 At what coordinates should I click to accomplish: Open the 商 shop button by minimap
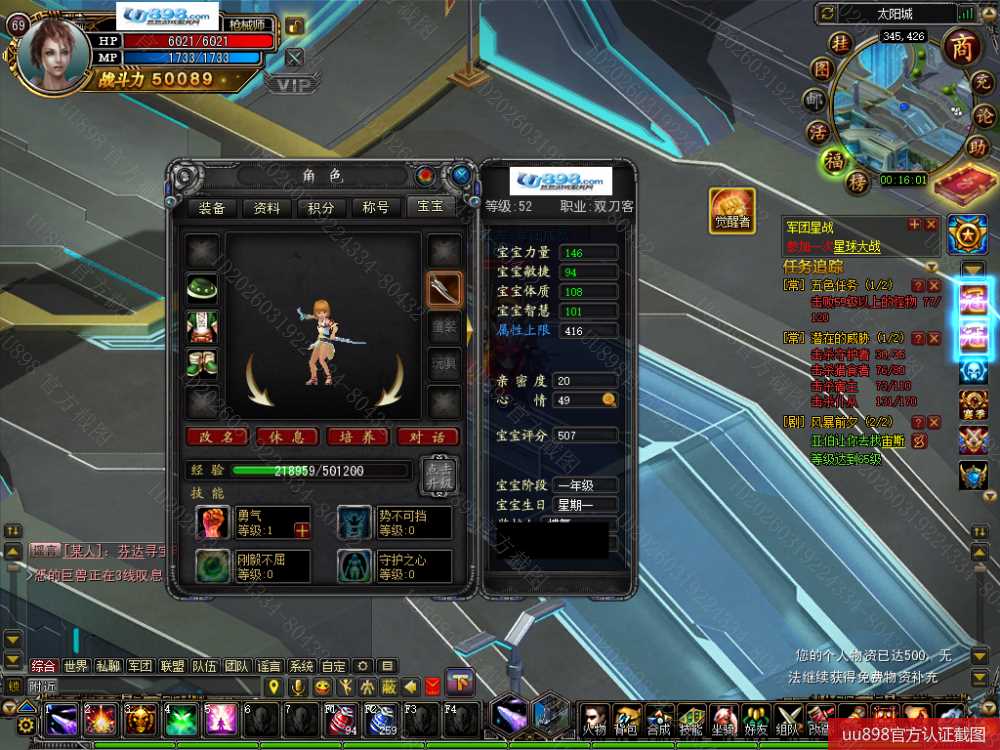[x=962, y=47]
